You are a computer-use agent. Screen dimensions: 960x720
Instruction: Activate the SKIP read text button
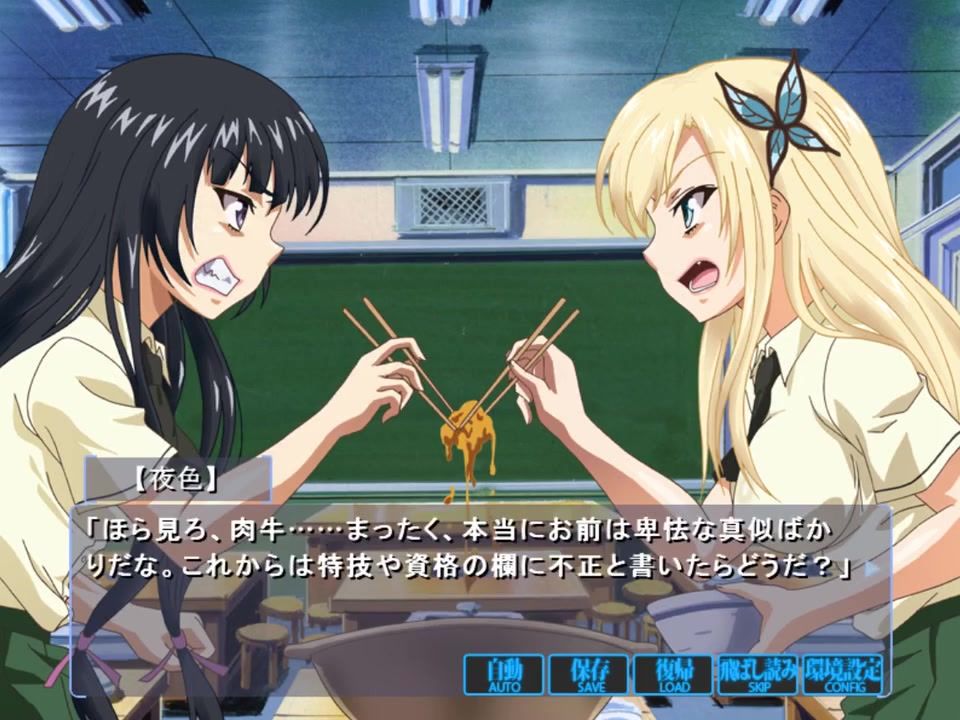tap(758, 675)
